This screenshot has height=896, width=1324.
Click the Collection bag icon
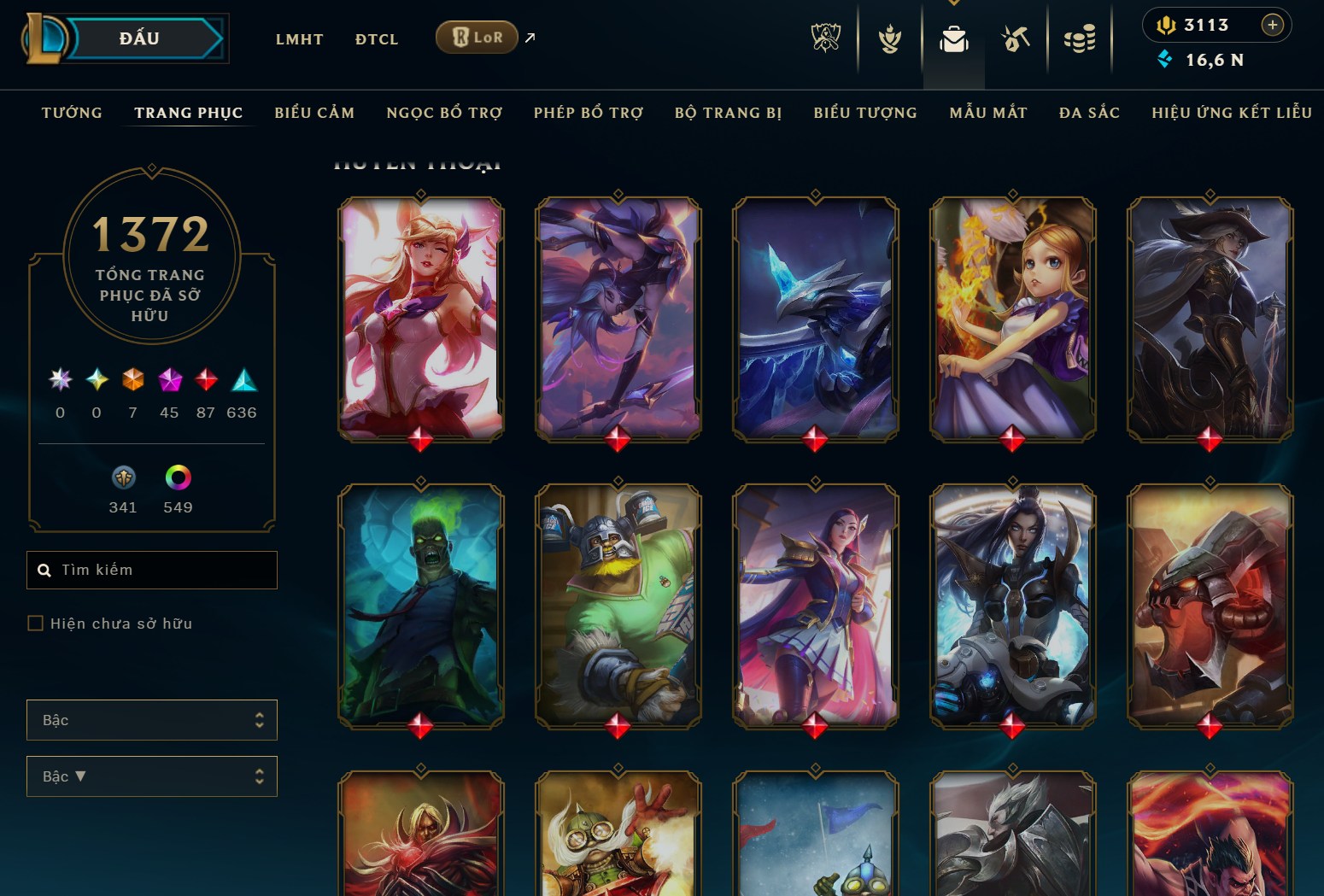953,38
